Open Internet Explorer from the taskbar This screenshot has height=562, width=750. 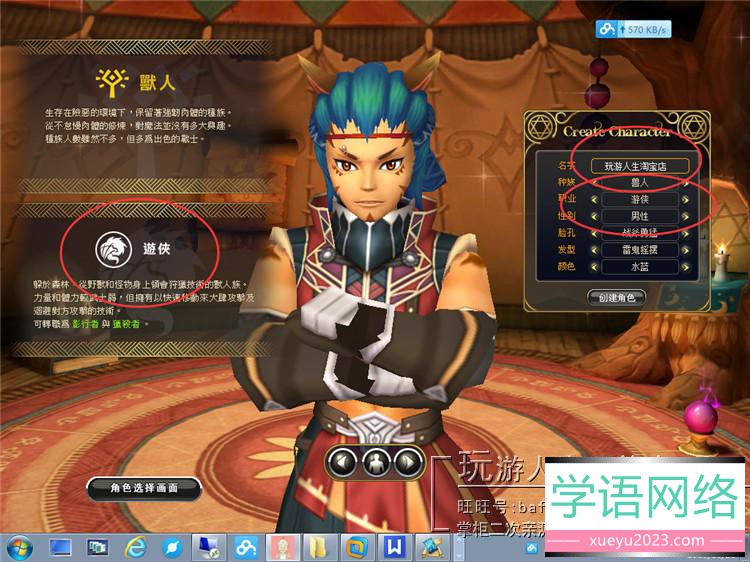coord(135,547)
